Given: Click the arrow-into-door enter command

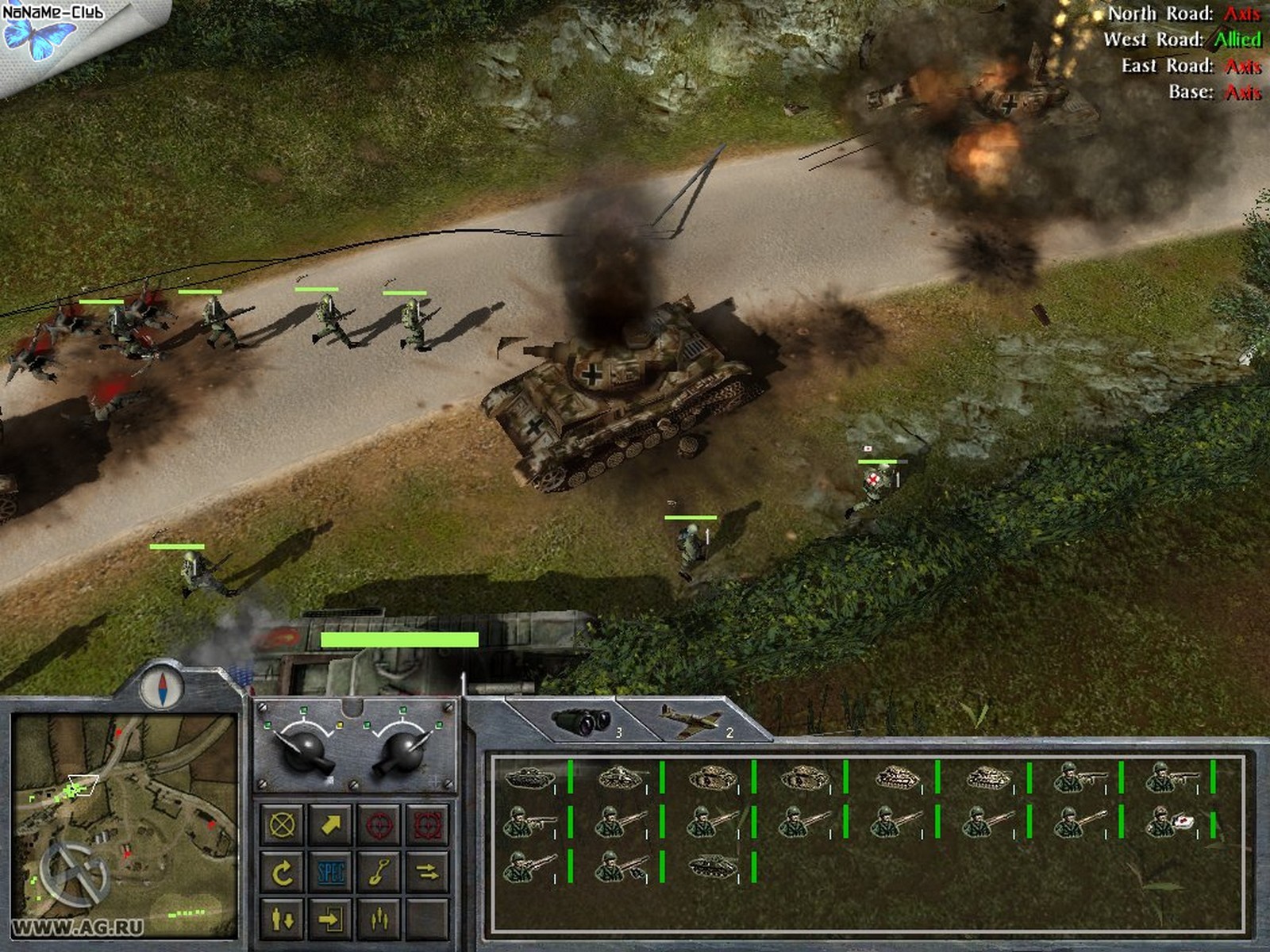Looking at the screenshot, I should coord(330,919).
